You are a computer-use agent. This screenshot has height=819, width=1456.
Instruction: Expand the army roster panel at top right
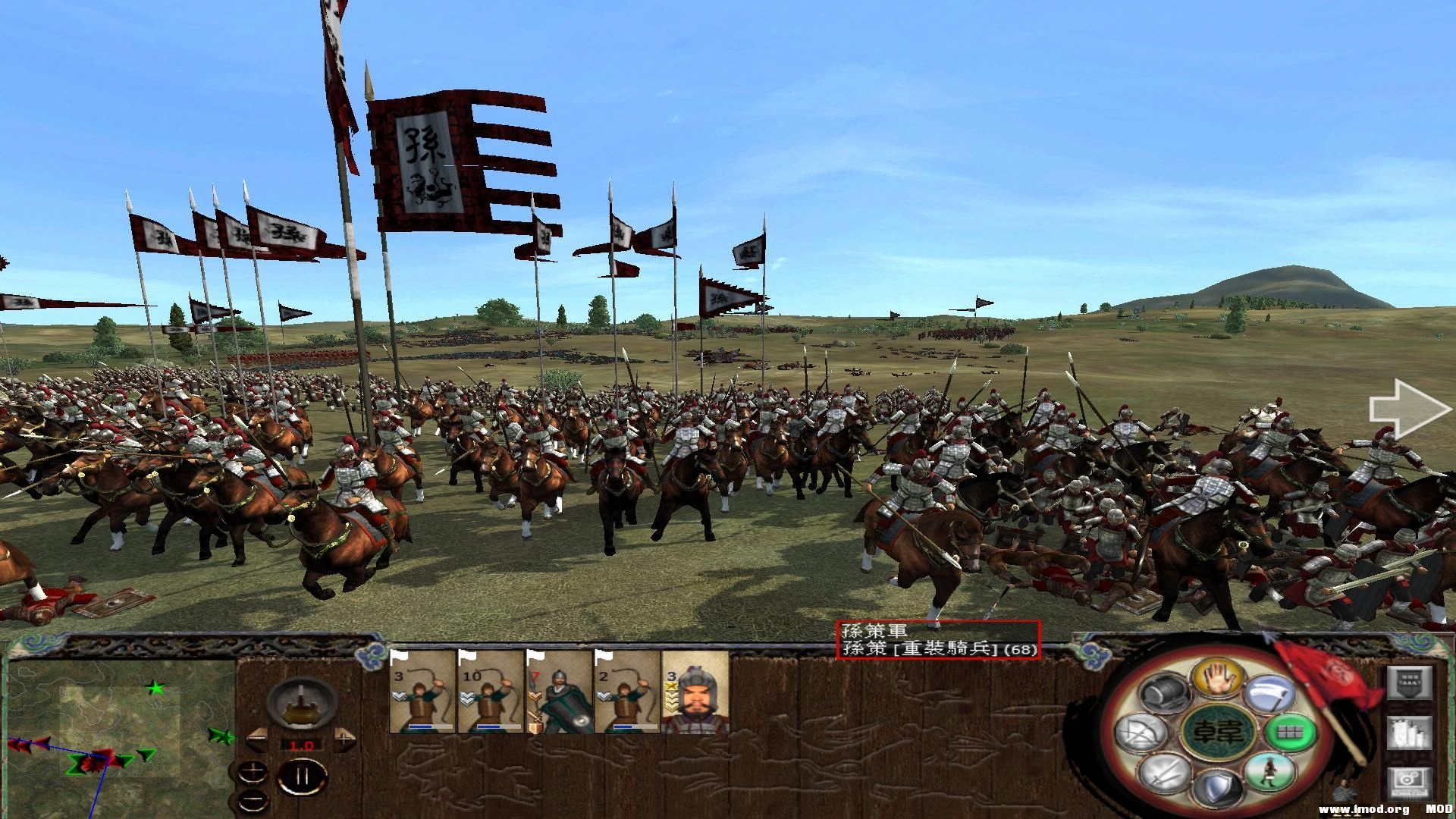tap(1409, 682)
